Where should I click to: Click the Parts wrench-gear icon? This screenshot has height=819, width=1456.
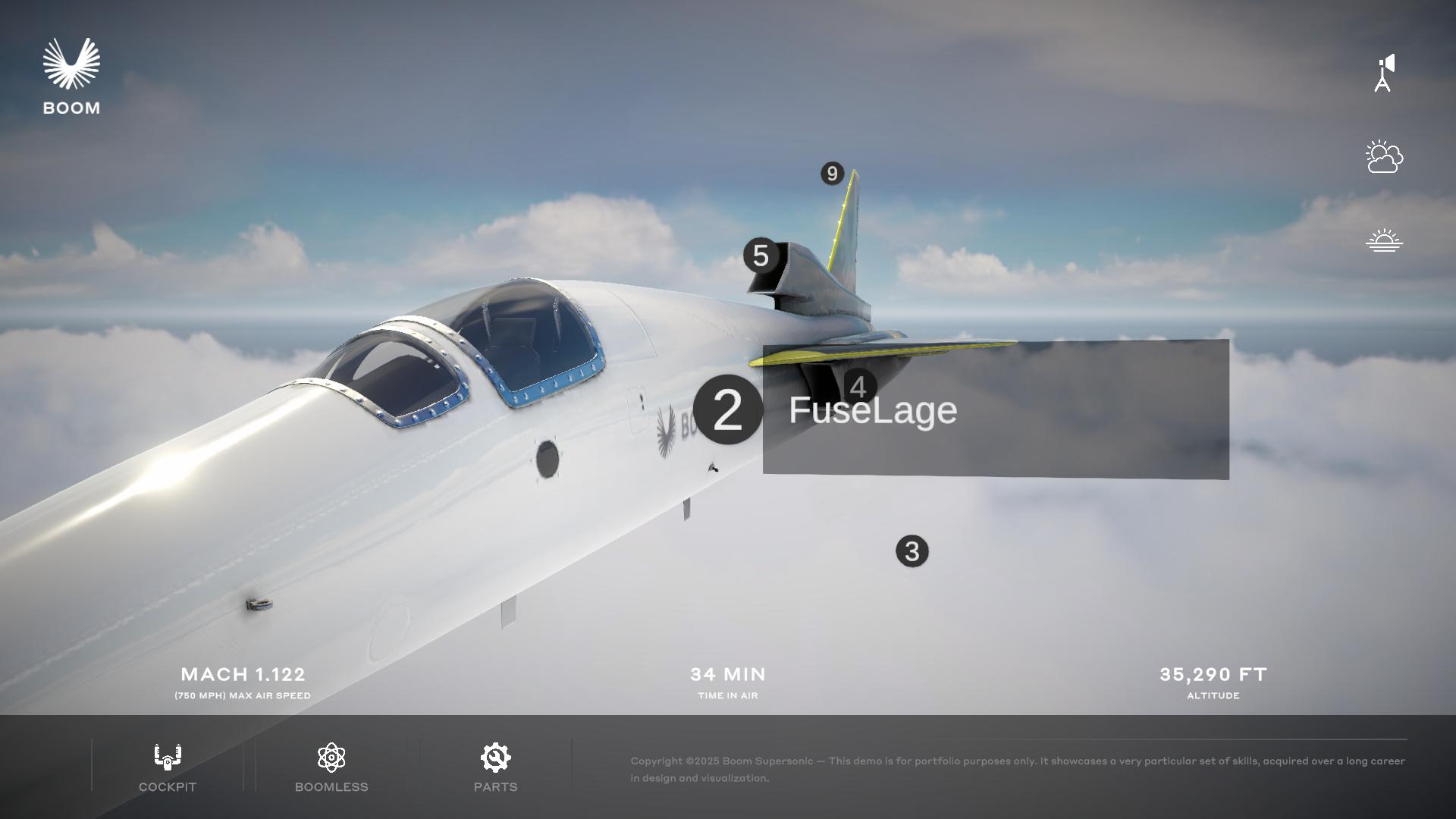[495, 756]
